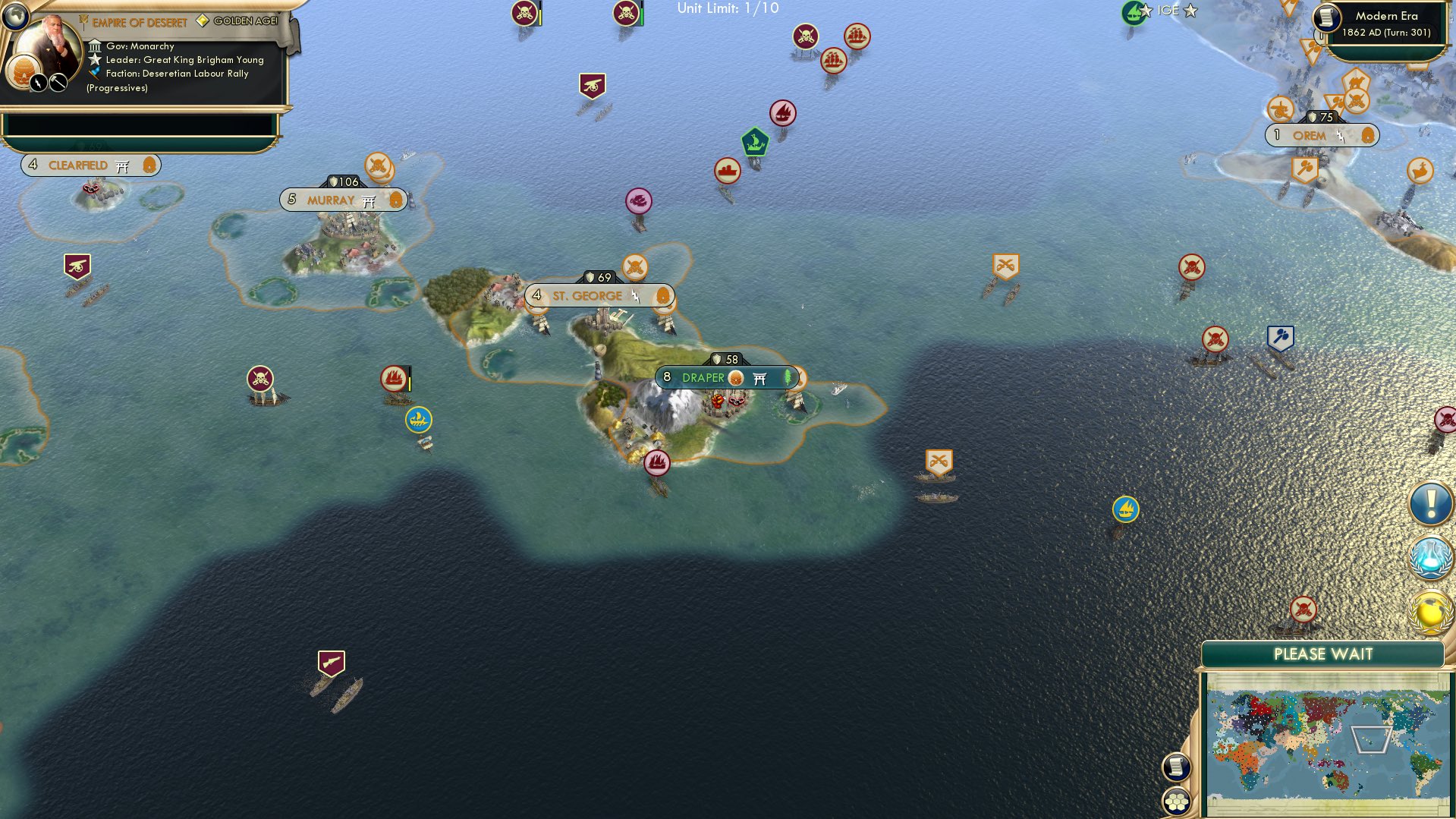The height and width of the screenshot is (819, 1456).
Task: Click the exclamation point notification icon
Action: (1429, 502)
